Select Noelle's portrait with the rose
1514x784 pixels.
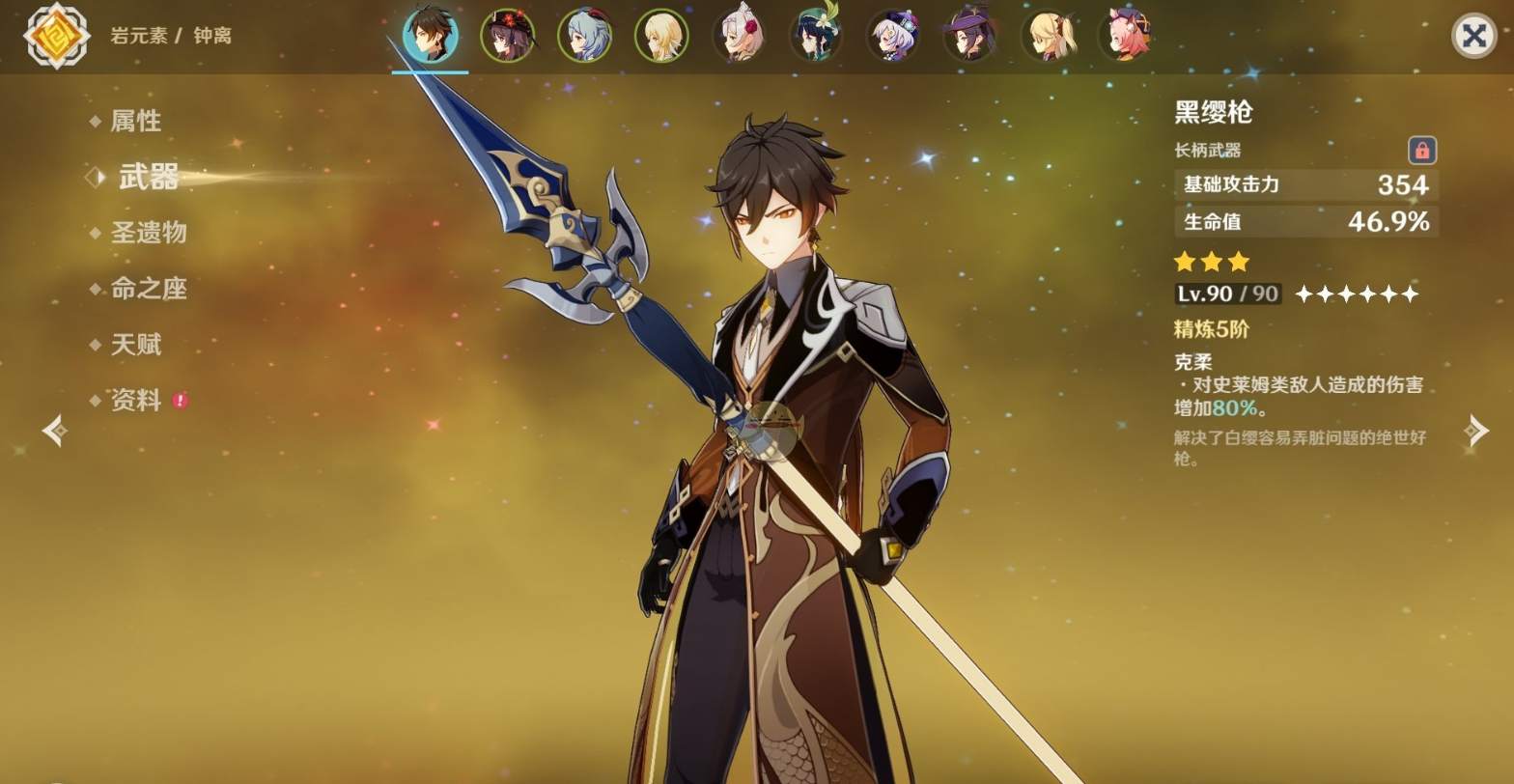pos(739,36)
